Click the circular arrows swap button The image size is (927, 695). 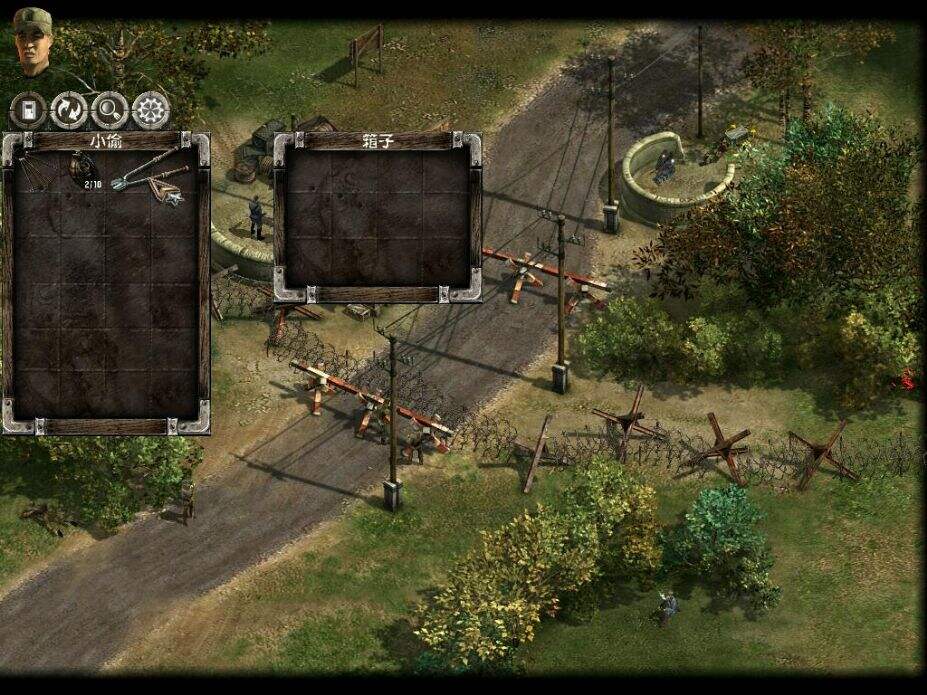pos(69,110)
